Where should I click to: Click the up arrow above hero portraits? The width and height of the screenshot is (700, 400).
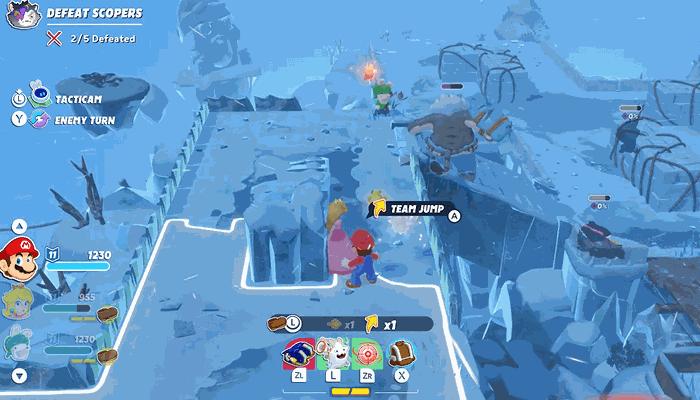[x=19, y=225]
